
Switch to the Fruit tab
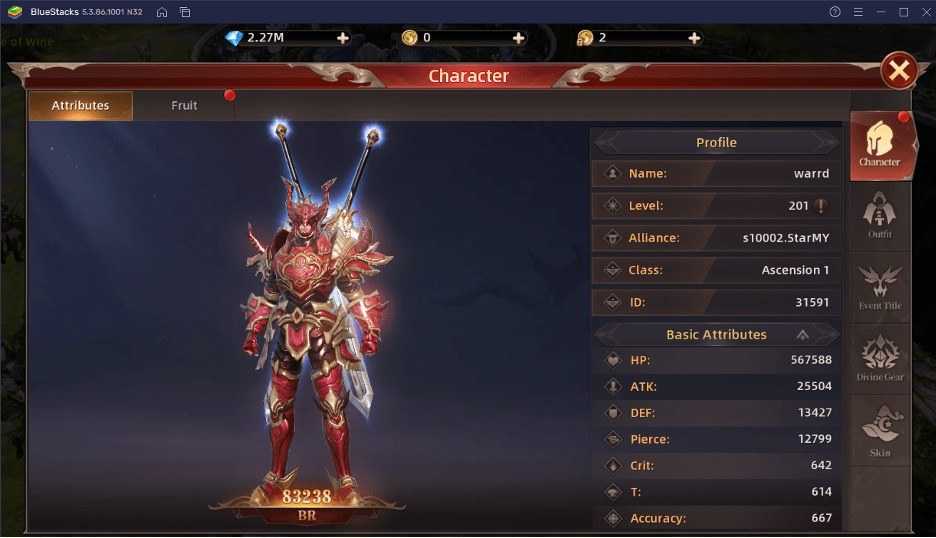(x=184, y=105)
